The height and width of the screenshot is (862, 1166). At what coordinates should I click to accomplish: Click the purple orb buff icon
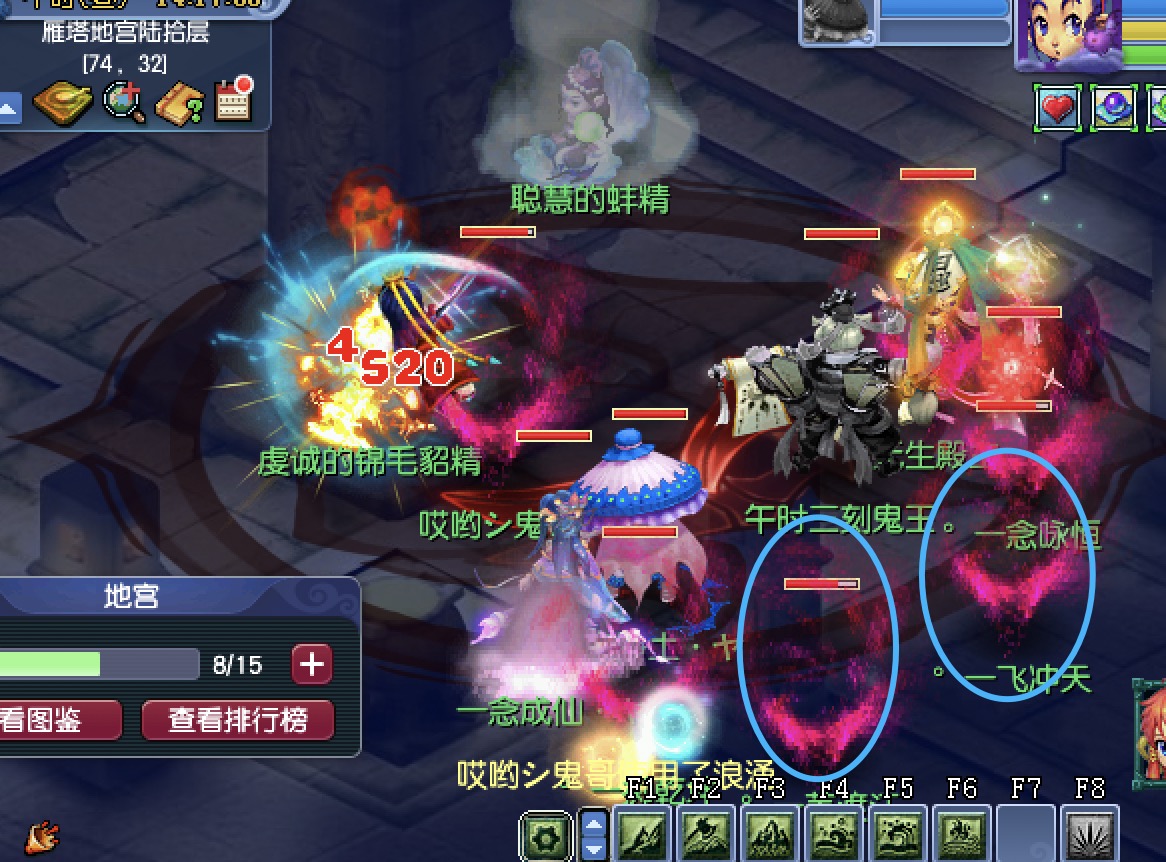[x=1114, y=107]
